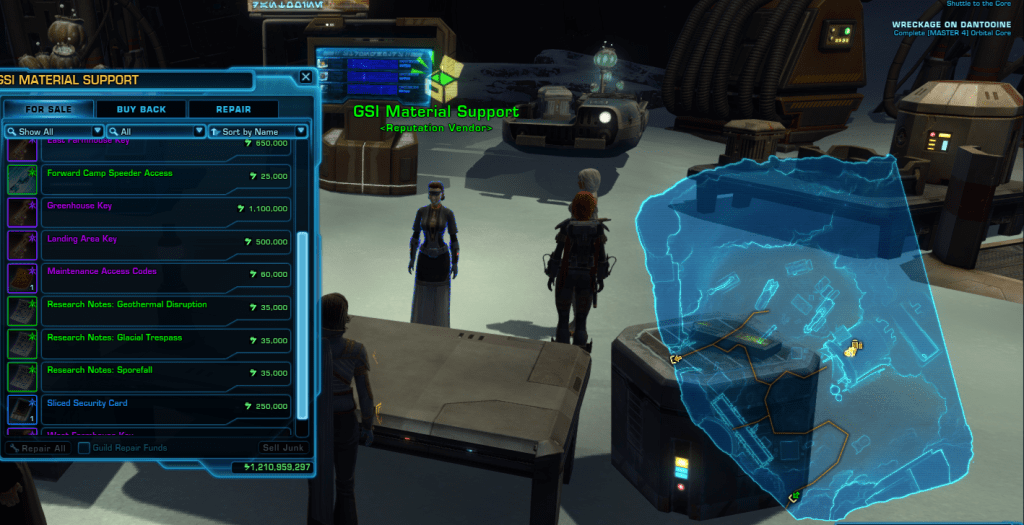Select the For Sale tab
Screen dimensions: 1024x525
coord(49,109)
